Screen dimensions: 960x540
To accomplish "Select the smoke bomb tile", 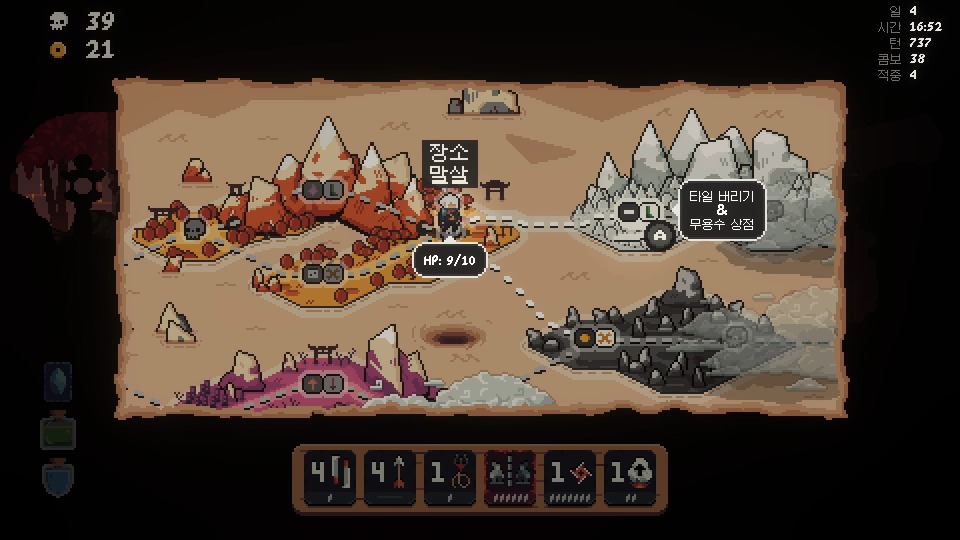I will tap(630, 475).
